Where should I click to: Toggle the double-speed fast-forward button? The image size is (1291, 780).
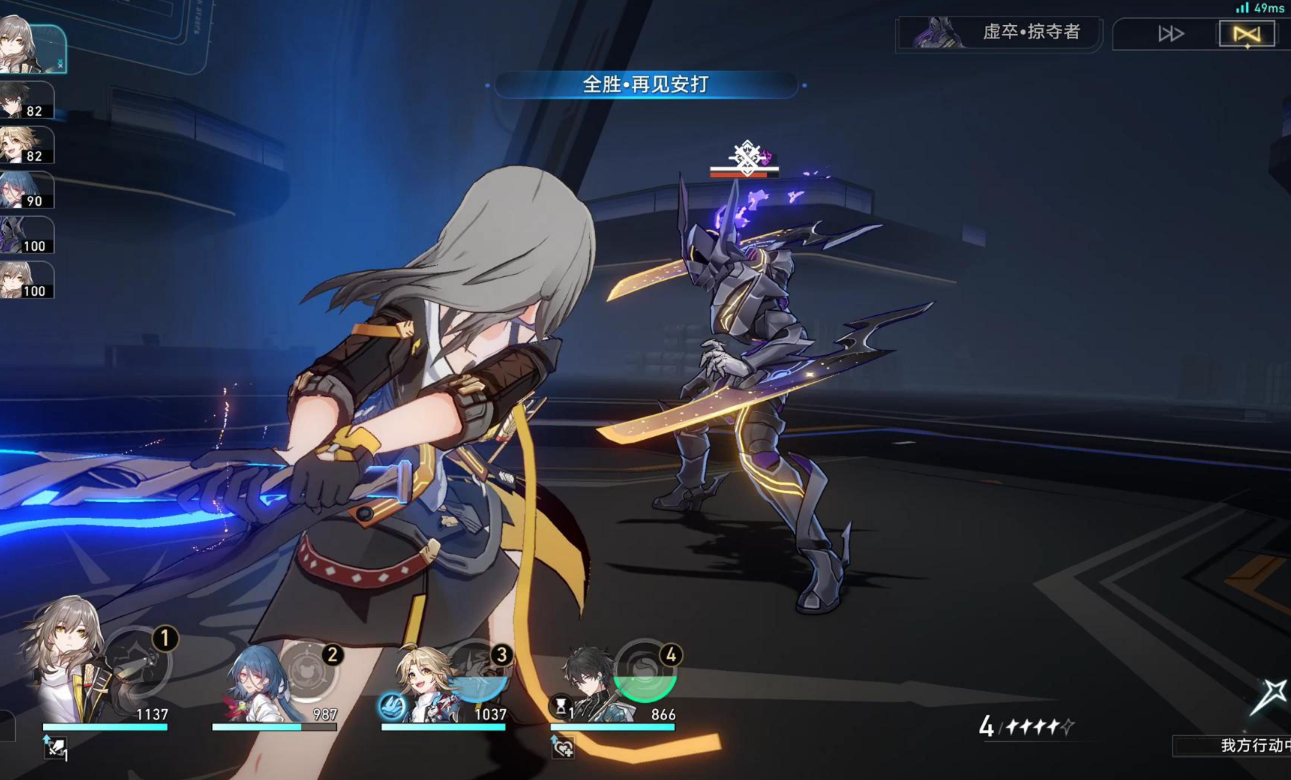[x=1170, y=35]
